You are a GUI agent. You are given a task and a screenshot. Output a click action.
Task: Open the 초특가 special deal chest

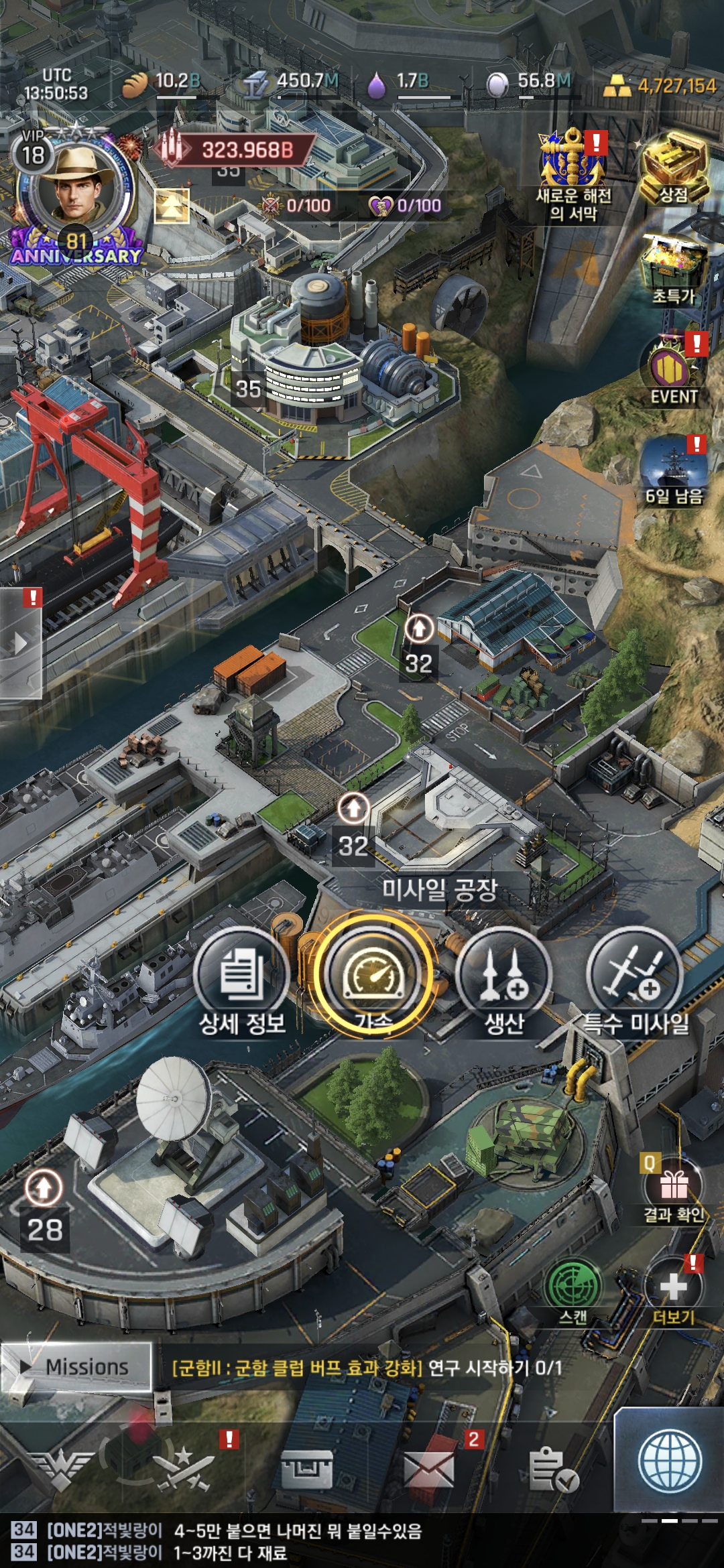tap(674, 268)
